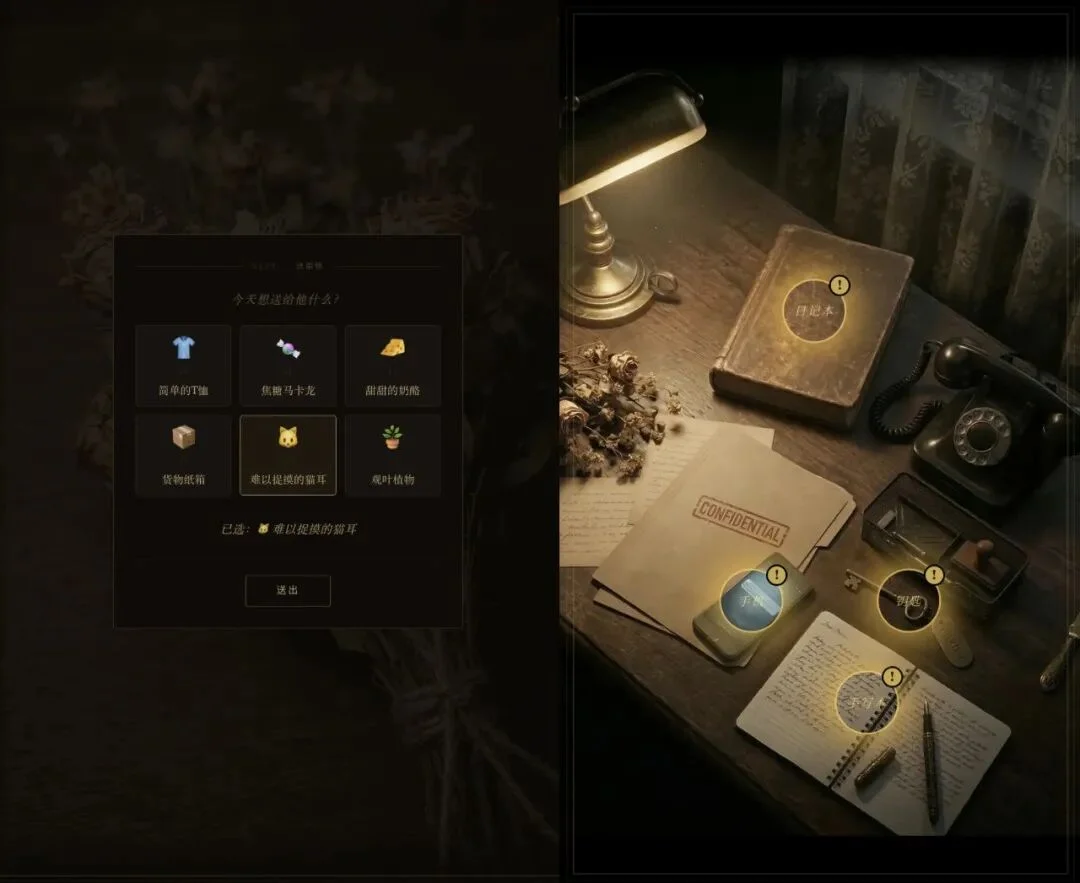
Task: Select the cargo cardboard box gift (货物纸箱)
Action: coord(183,455)
